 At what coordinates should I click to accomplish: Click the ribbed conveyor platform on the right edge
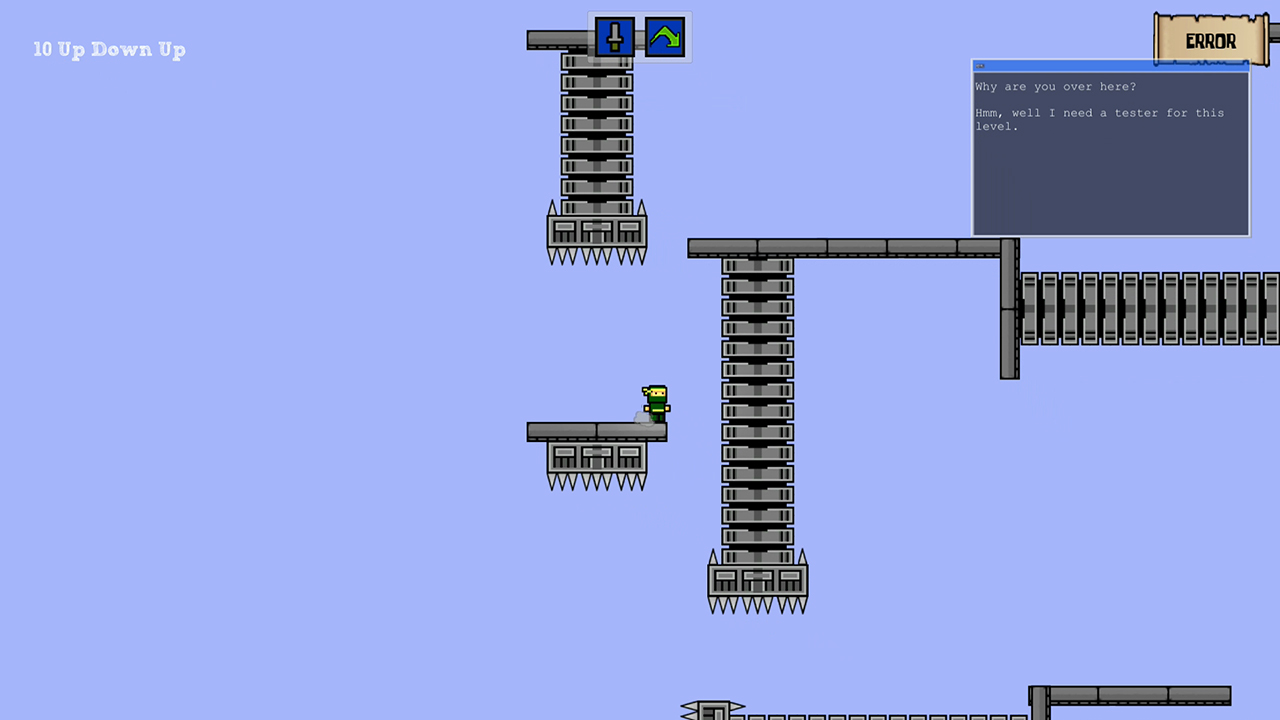(x=1150, y=308)
